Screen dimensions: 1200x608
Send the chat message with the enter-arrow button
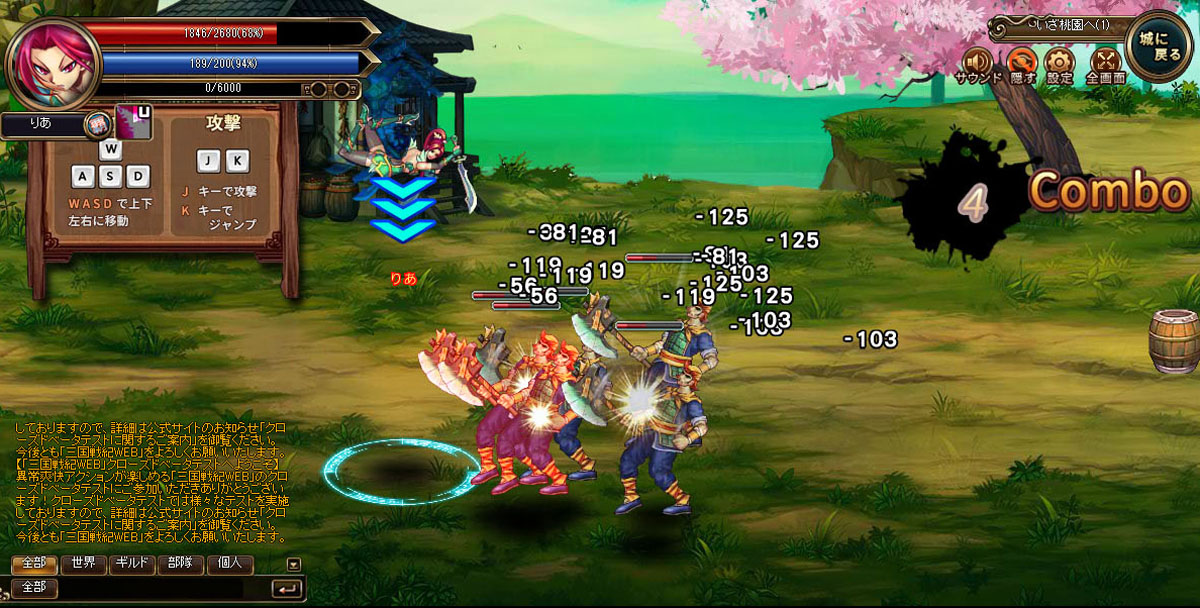(x=287, y=588)
